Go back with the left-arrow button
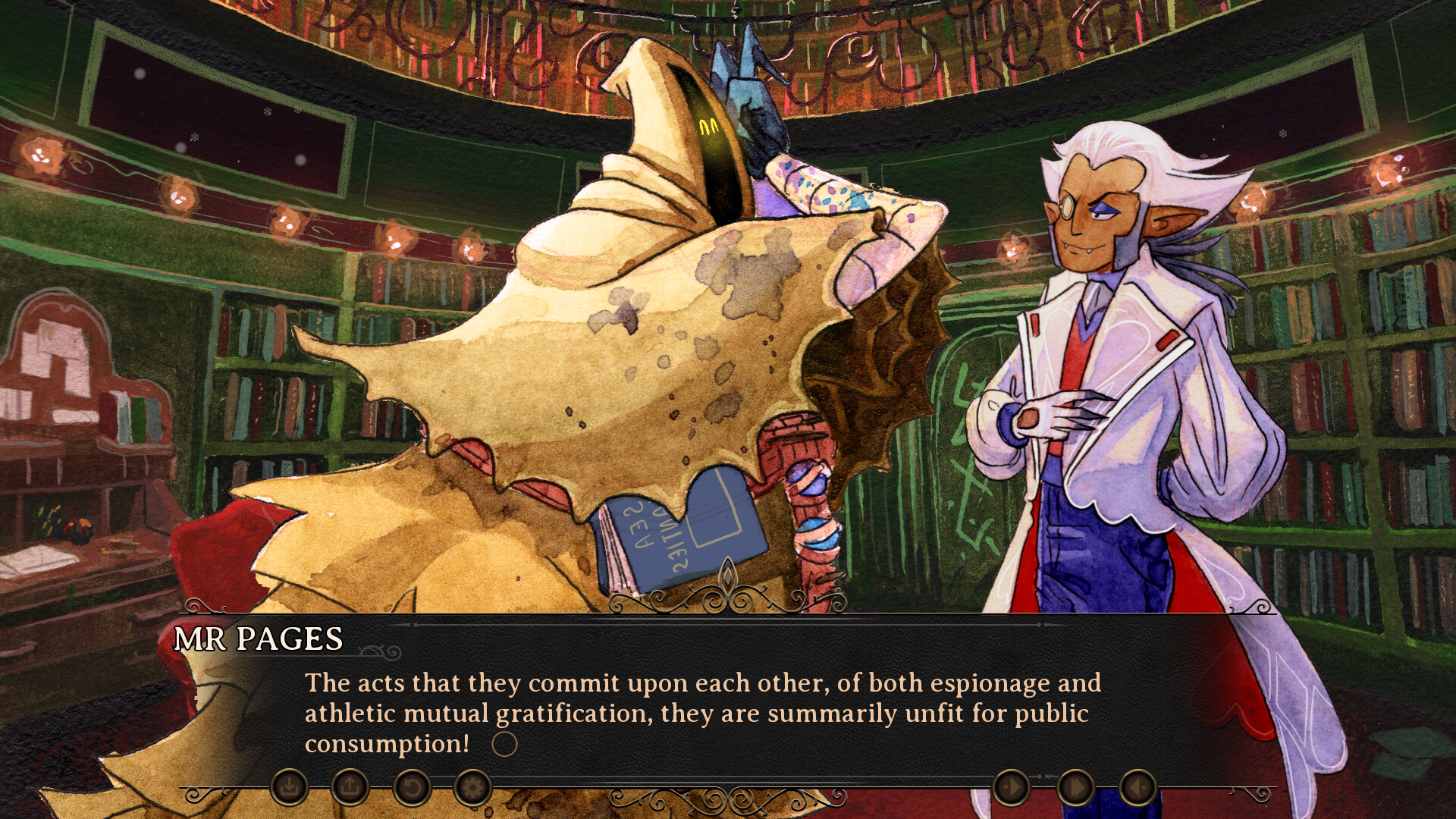 (1137, 788)
